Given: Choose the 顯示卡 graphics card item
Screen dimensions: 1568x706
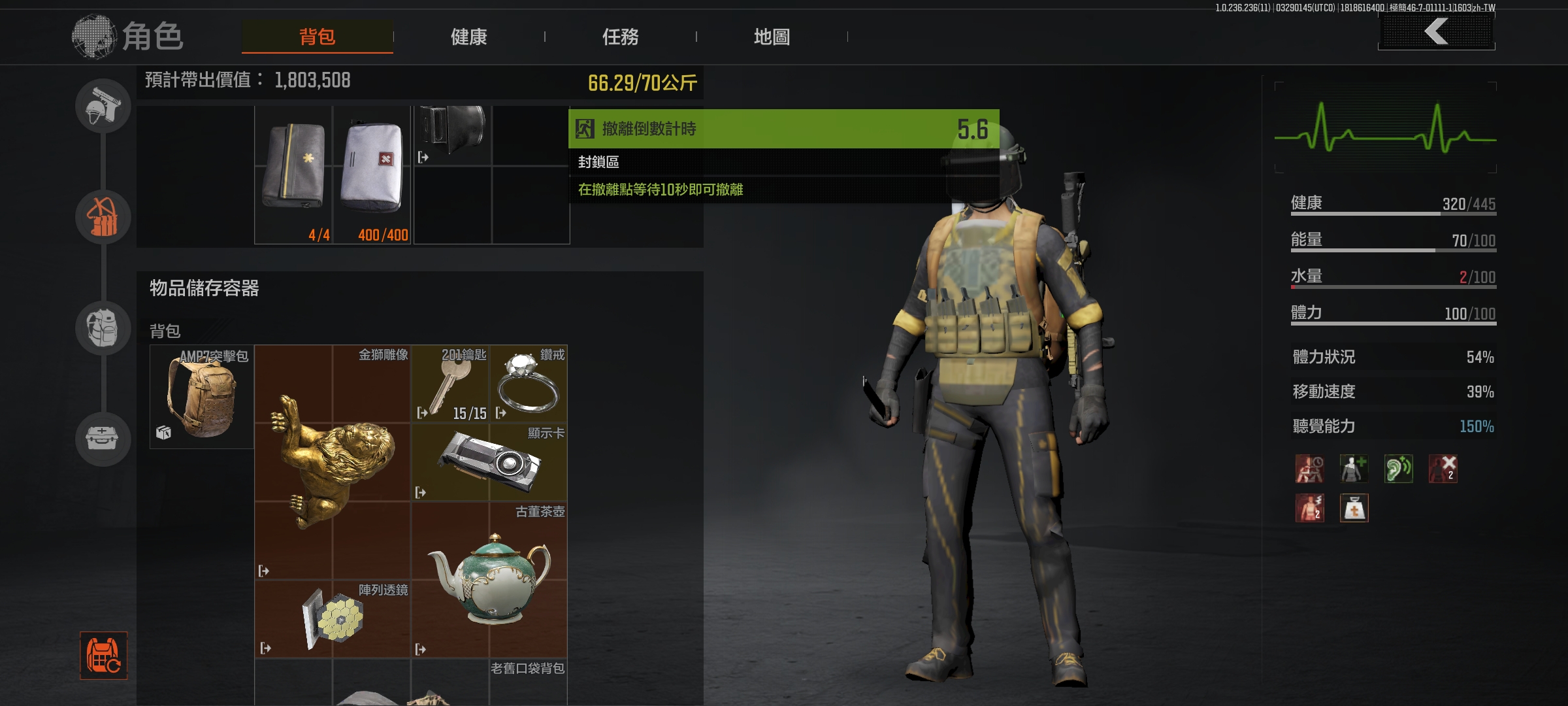Looking at the screenshot, I should [x=489, y=462].
